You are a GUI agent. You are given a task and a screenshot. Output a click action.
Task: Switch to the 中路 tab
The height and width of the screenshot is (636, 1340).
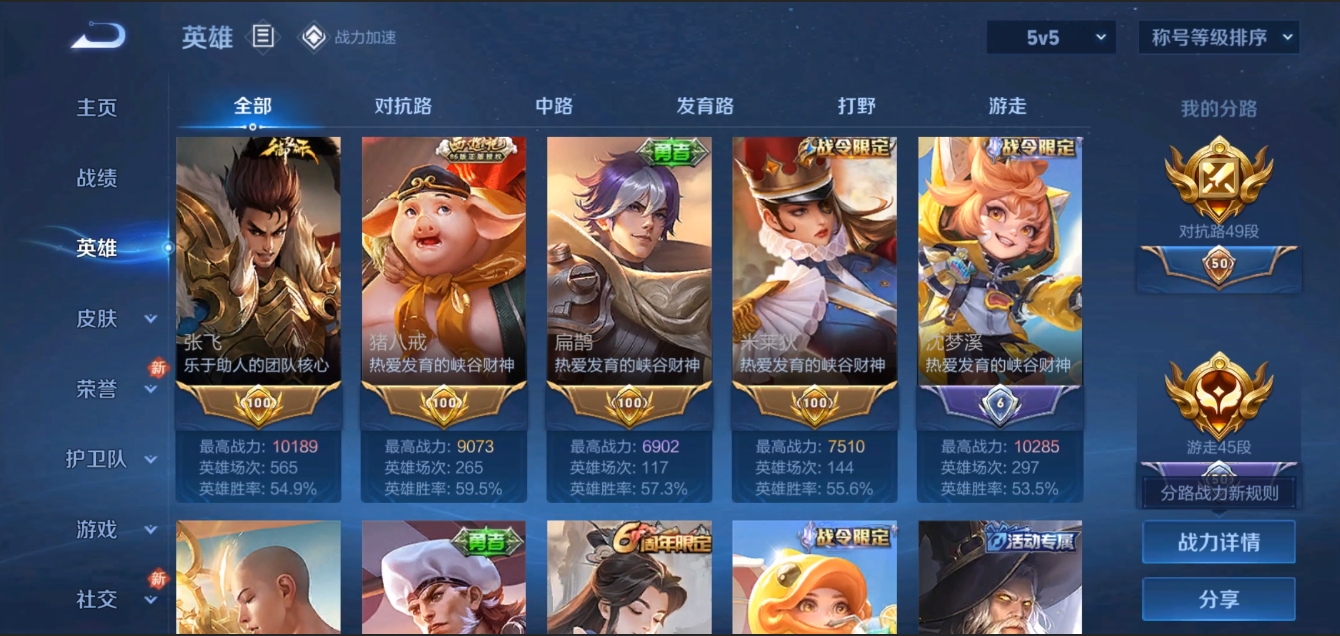click(x=554, y=106)
